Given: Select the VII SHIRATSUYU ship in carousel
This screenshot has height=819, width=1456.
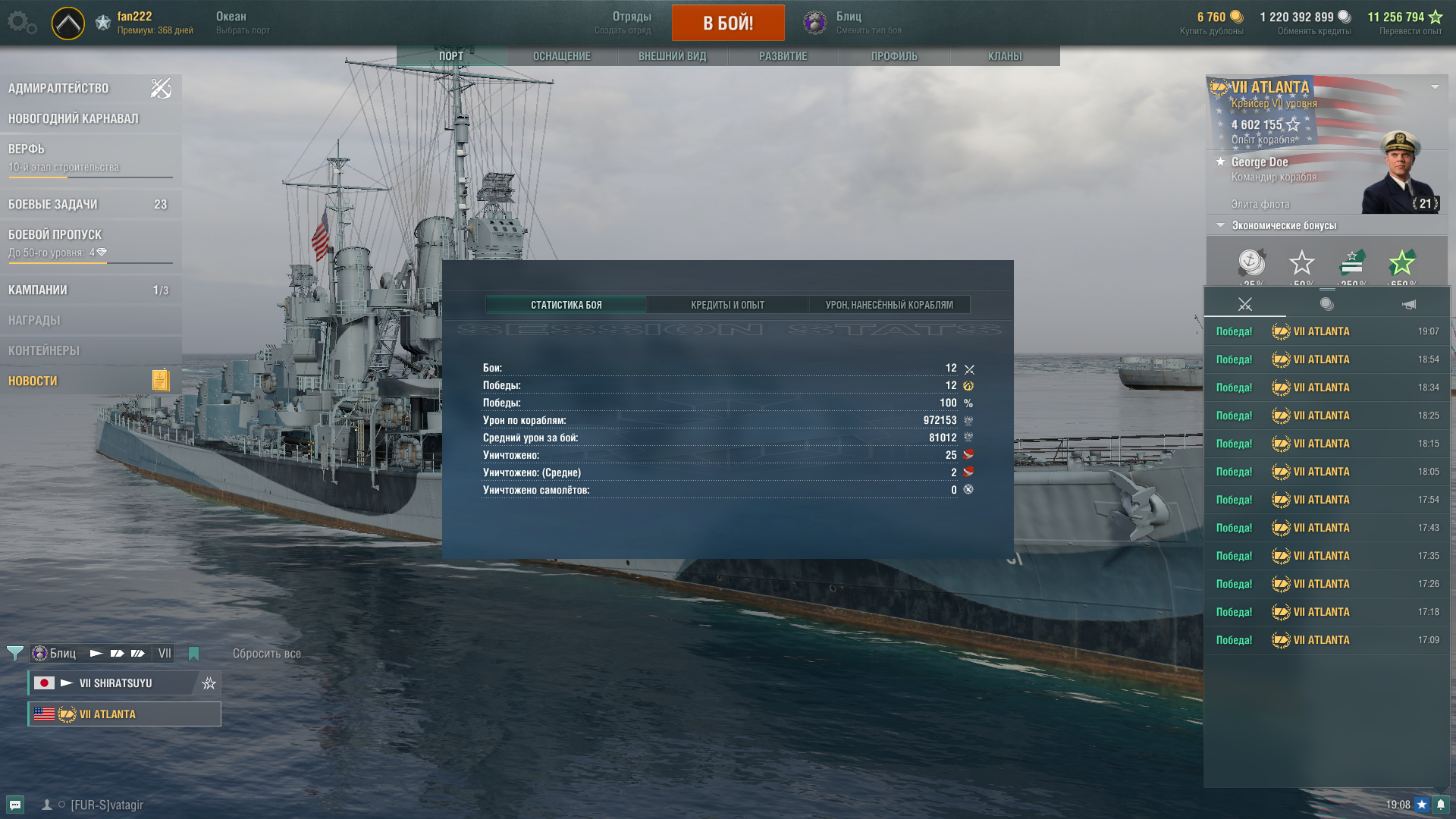Looking at the screenshot, I should 115,683.
